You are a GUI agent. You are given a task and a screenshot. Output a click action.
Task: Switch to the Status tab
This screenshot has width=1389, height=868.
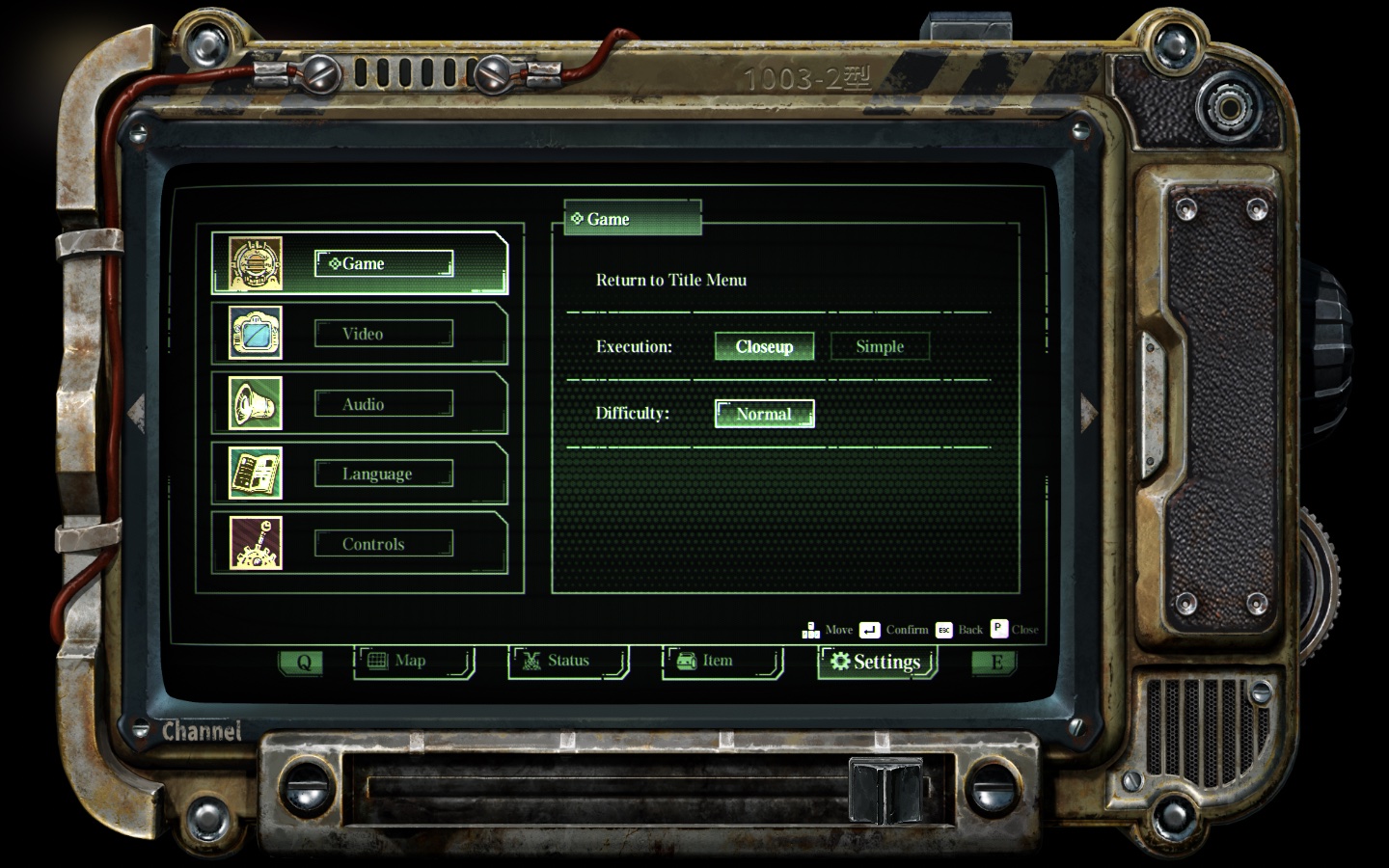567,661
